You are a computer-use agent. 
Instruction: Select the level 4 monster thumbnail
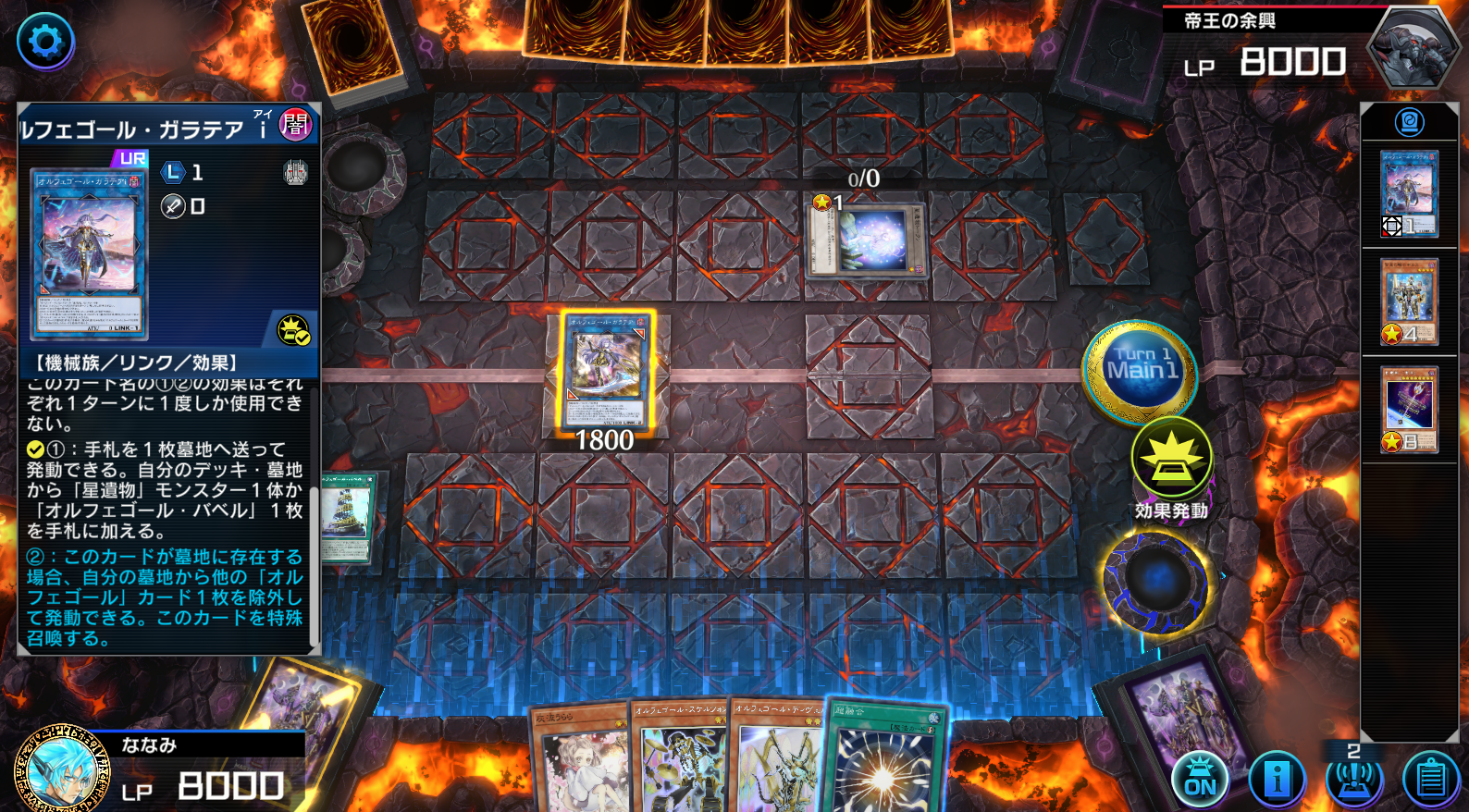tap(1409, 301)
